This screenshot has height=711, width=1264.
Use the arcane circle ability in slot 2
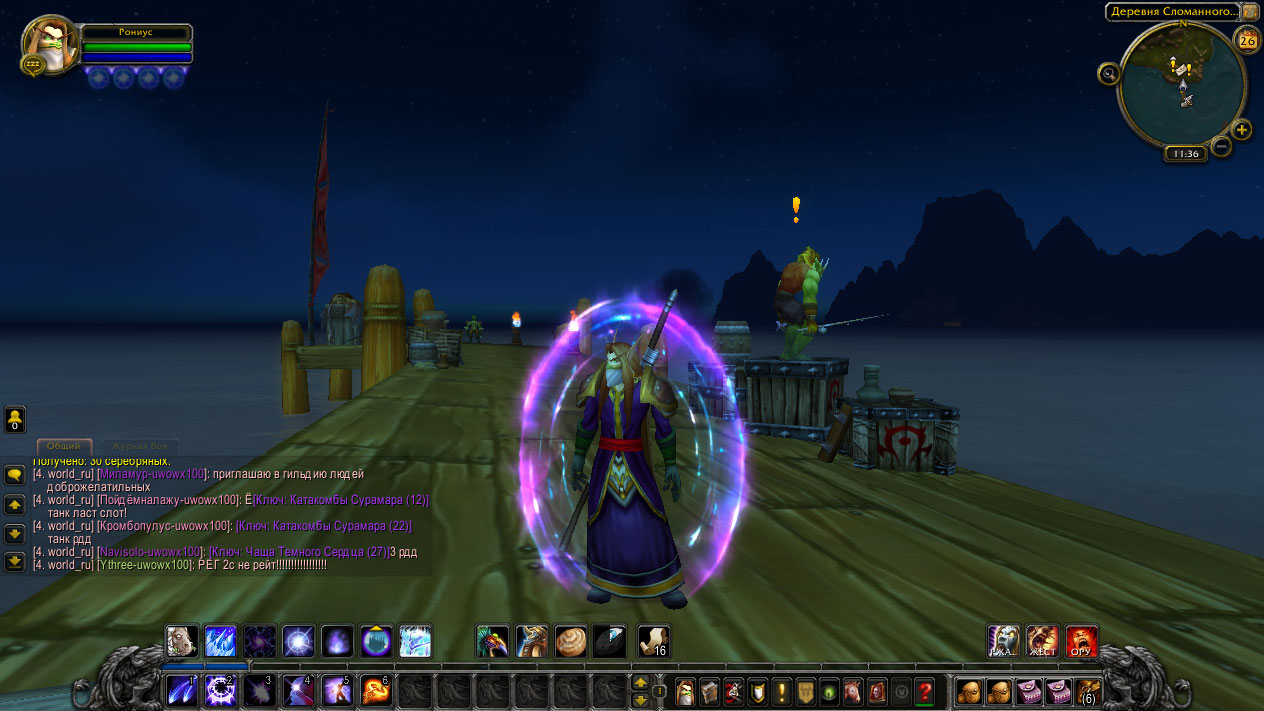[x=219, y=690]
